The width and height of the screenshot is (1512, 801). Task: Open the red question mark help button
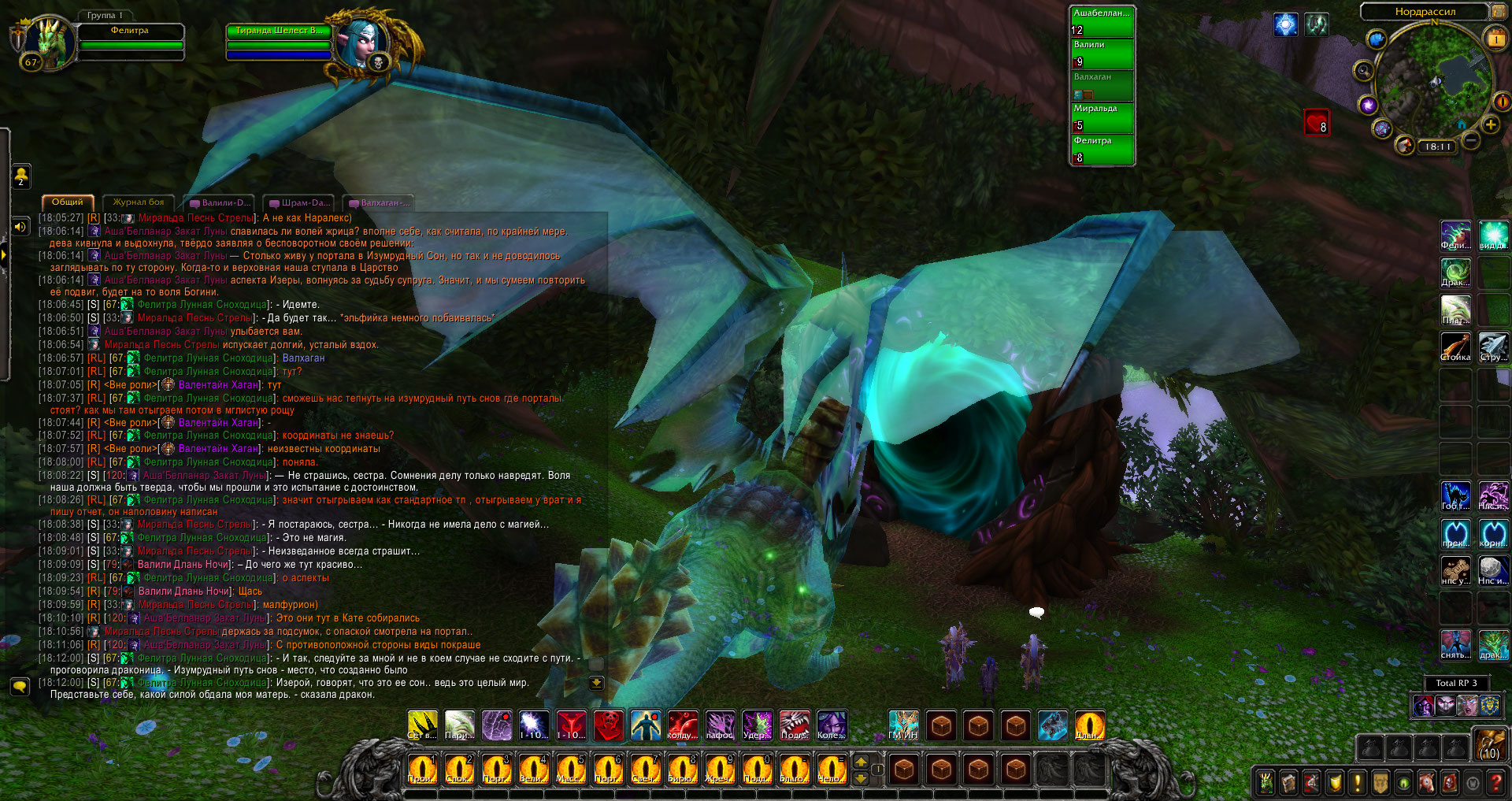coord(1495,783)
